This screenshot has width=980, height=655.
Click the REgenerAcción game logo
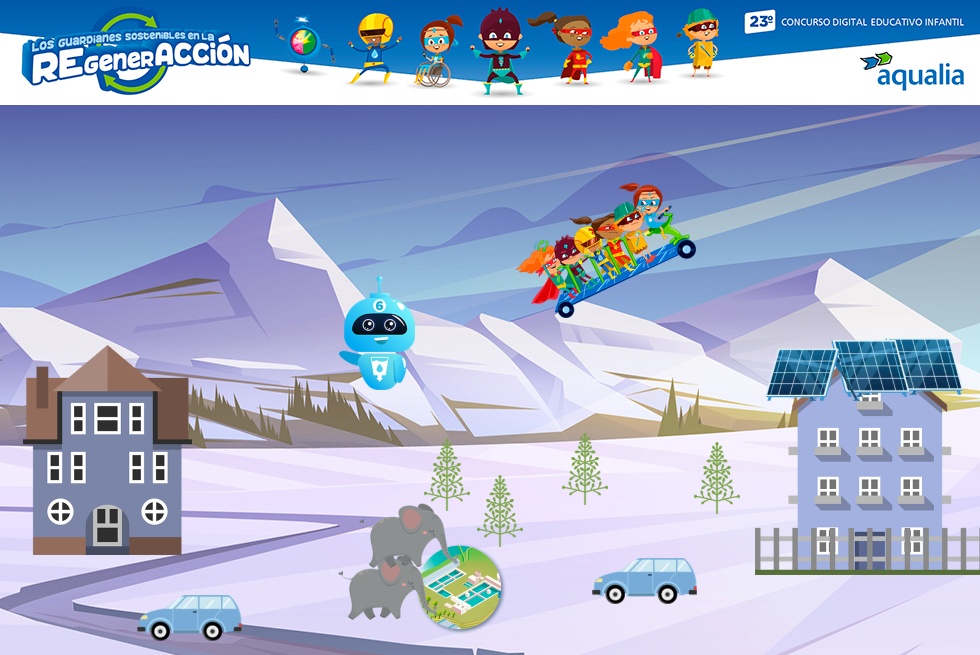tap(138, 55)
